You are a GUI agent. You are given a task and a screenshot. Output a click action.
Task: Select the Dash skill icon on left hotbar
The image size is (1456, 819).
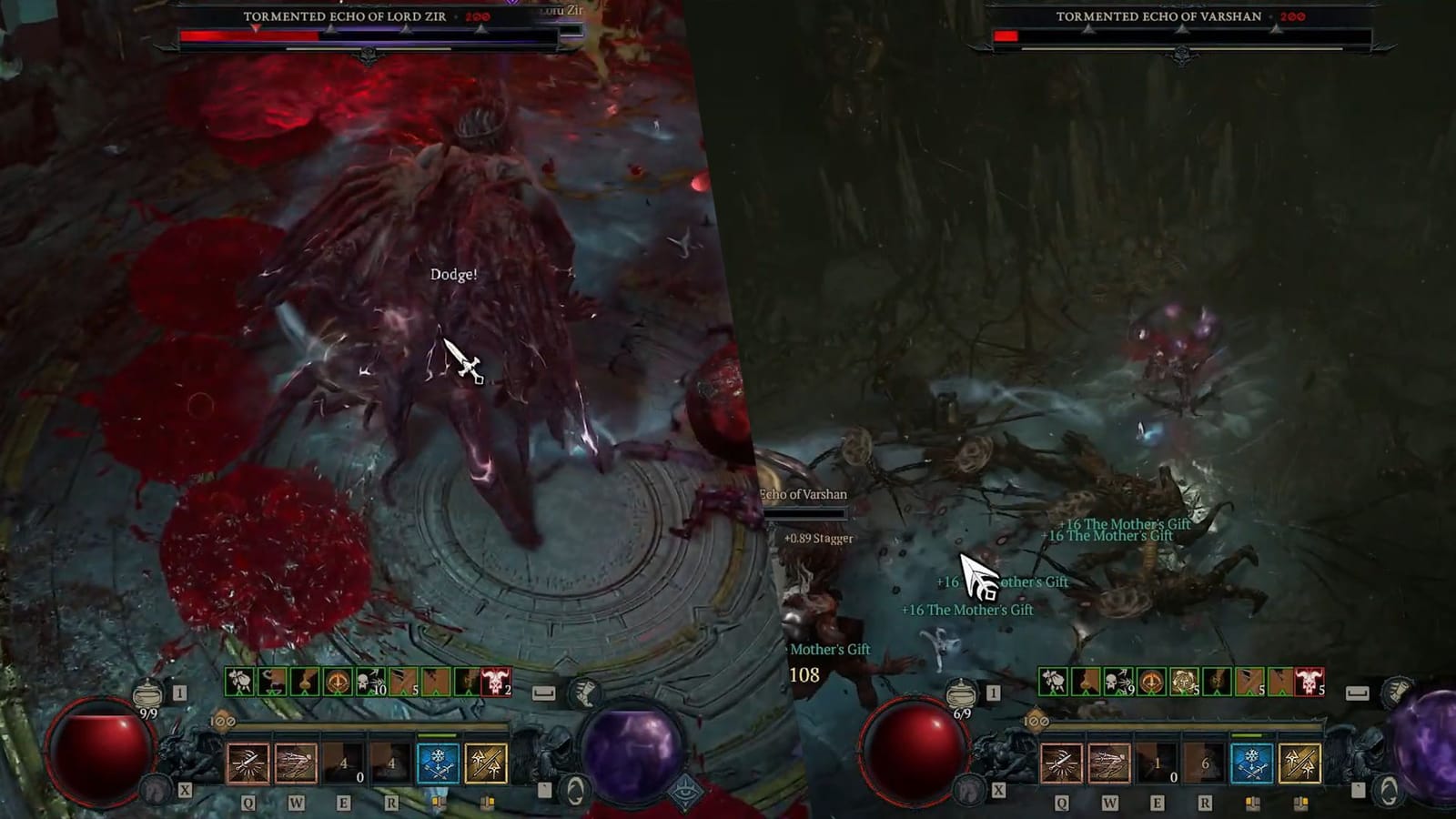(296, 764)
